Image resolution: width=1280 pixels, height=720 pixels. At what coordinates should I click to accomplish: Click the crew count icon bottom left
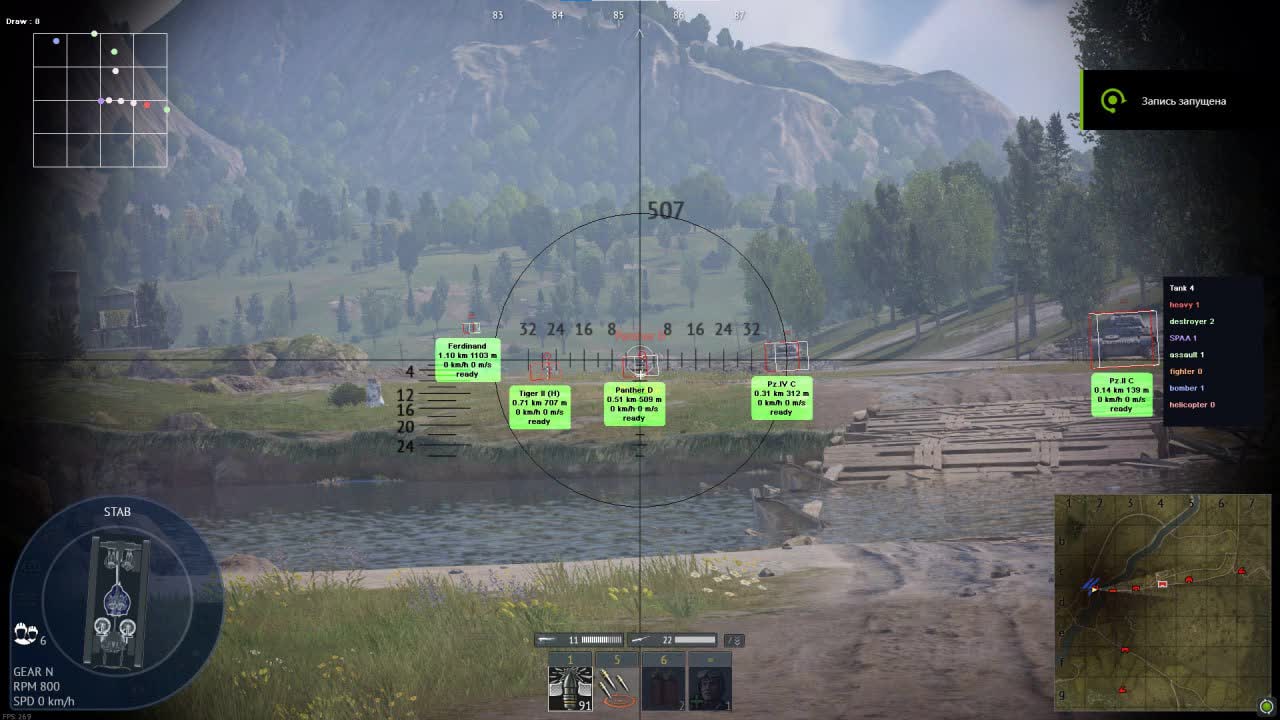(25, 633)
